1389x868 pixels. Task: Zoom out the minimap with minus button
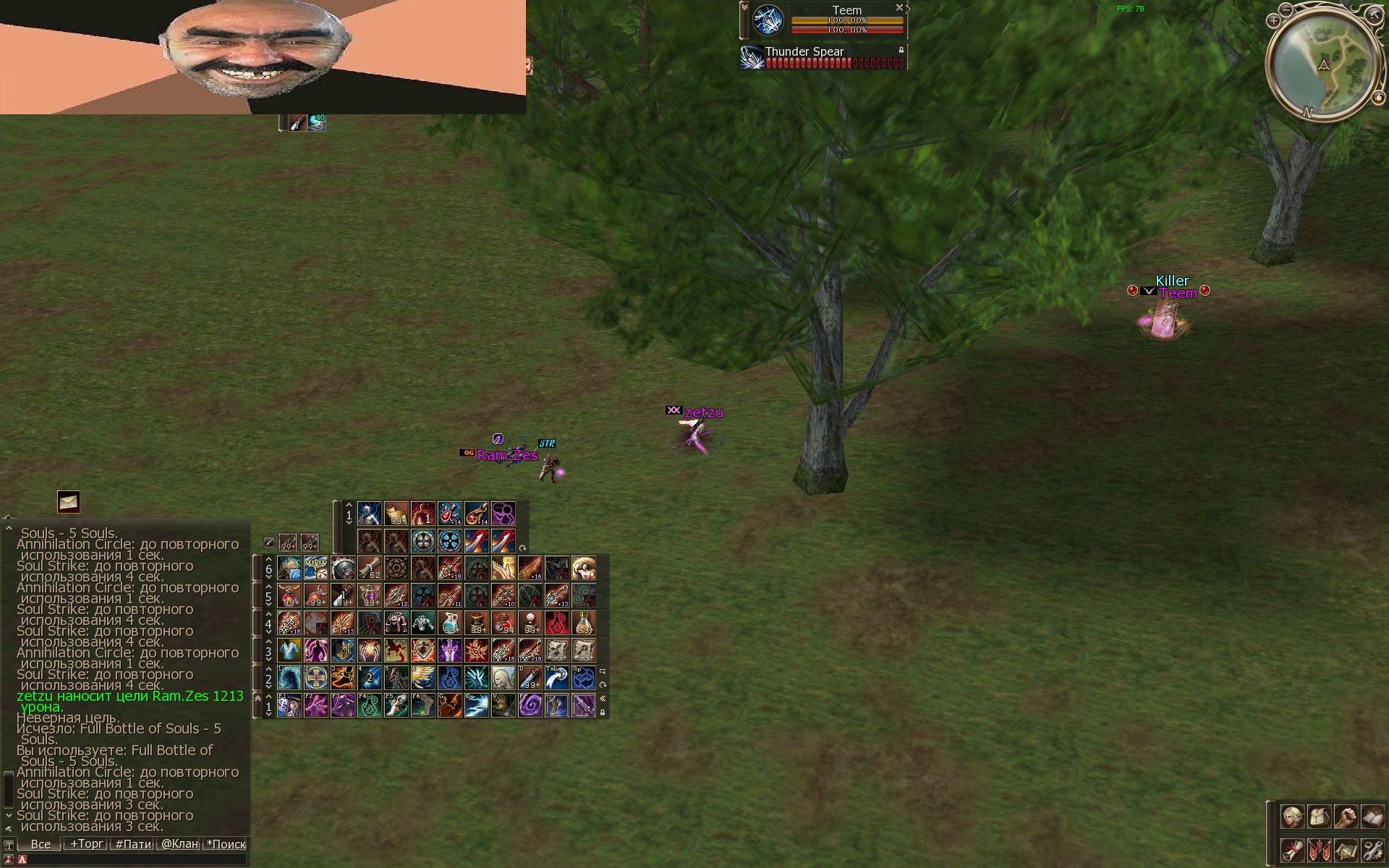(1286, 9)
